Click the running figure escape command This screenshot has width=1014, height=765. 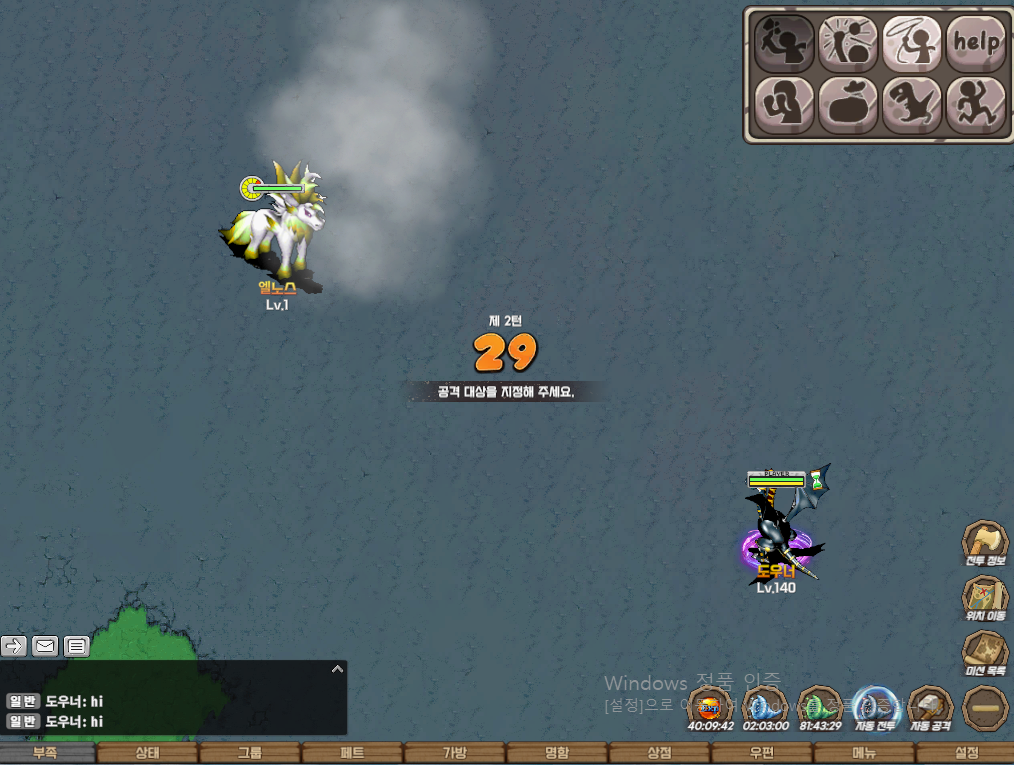[x=975, y=104]
